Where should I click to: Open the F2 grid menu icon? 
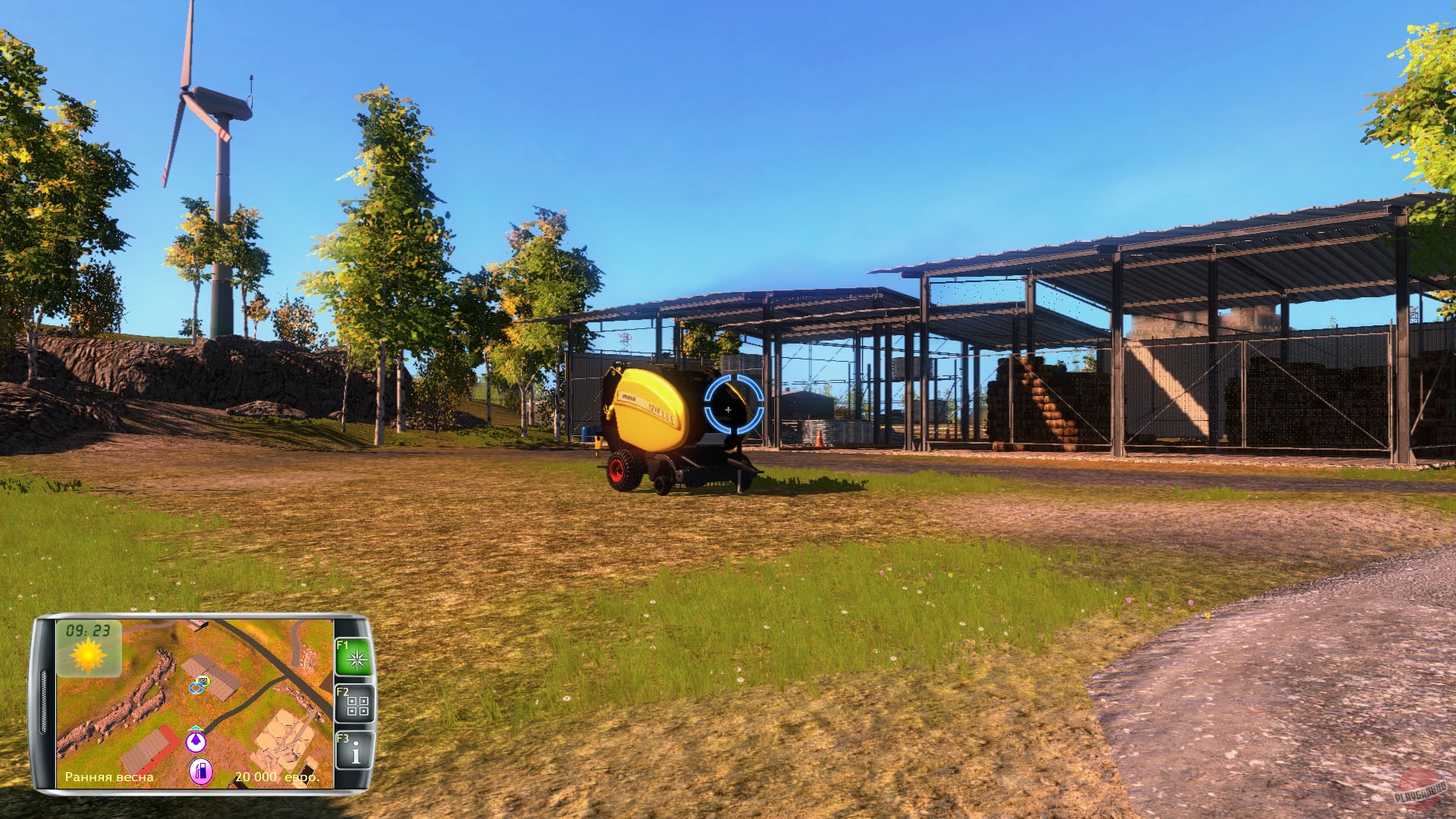pyautogui.click(x=356, y=704)
